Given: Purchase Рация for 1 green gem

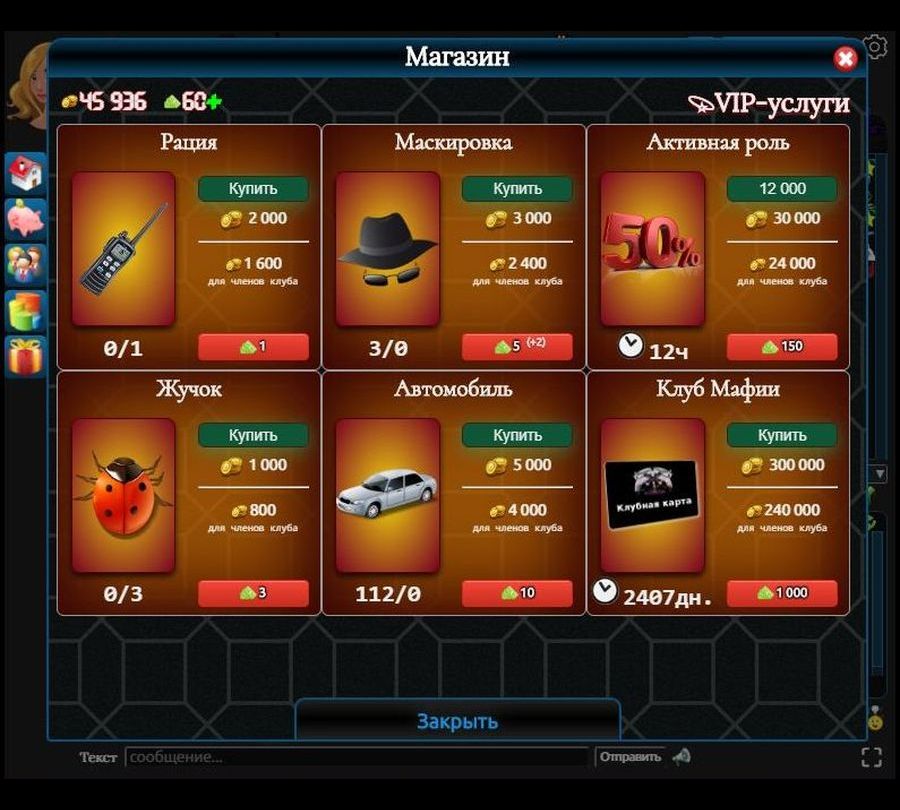Looking at the screenshot, I should click(253, 347).
